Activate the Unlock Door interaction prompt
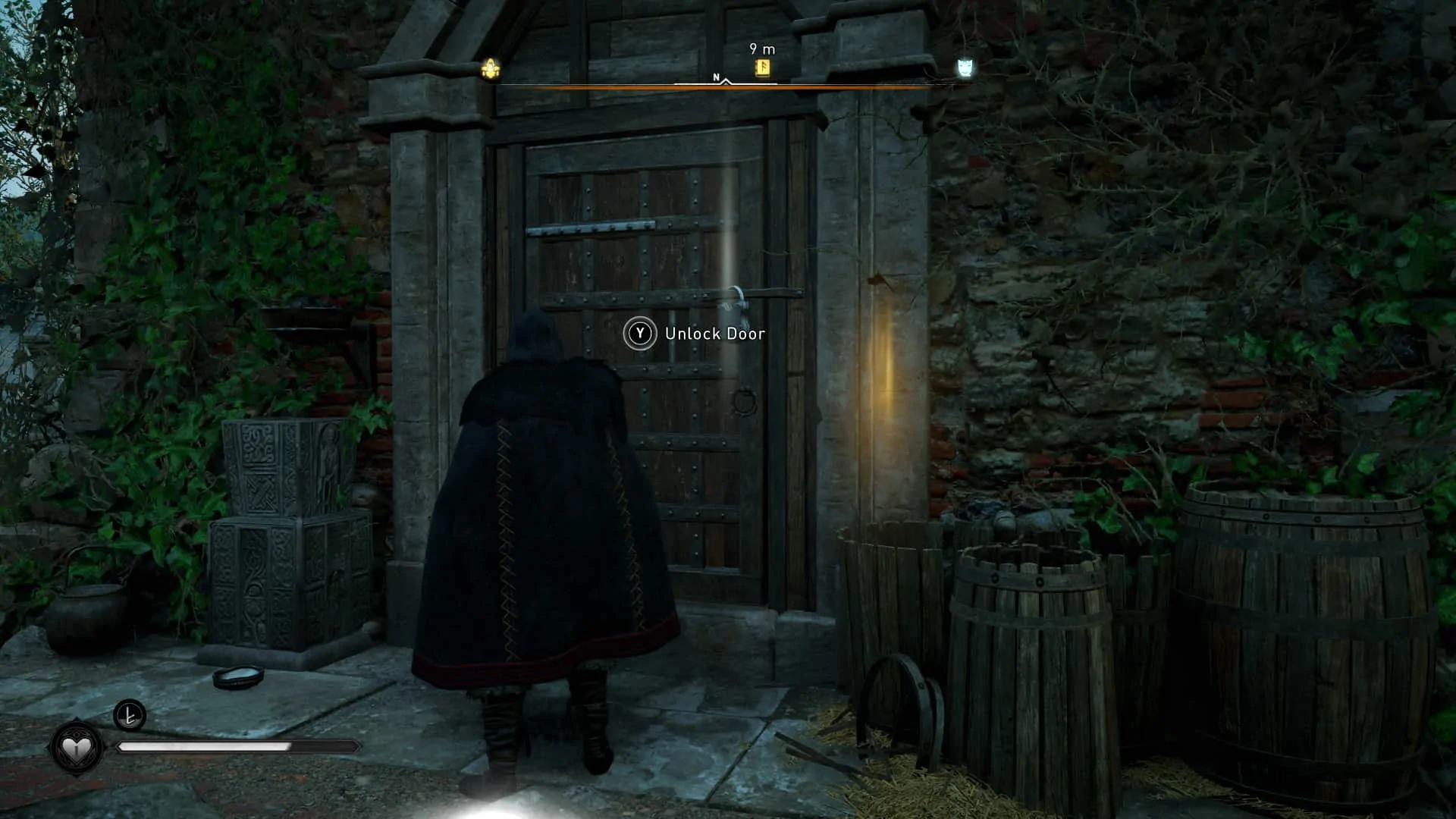The image size is (1456, 819). [715, 333]
